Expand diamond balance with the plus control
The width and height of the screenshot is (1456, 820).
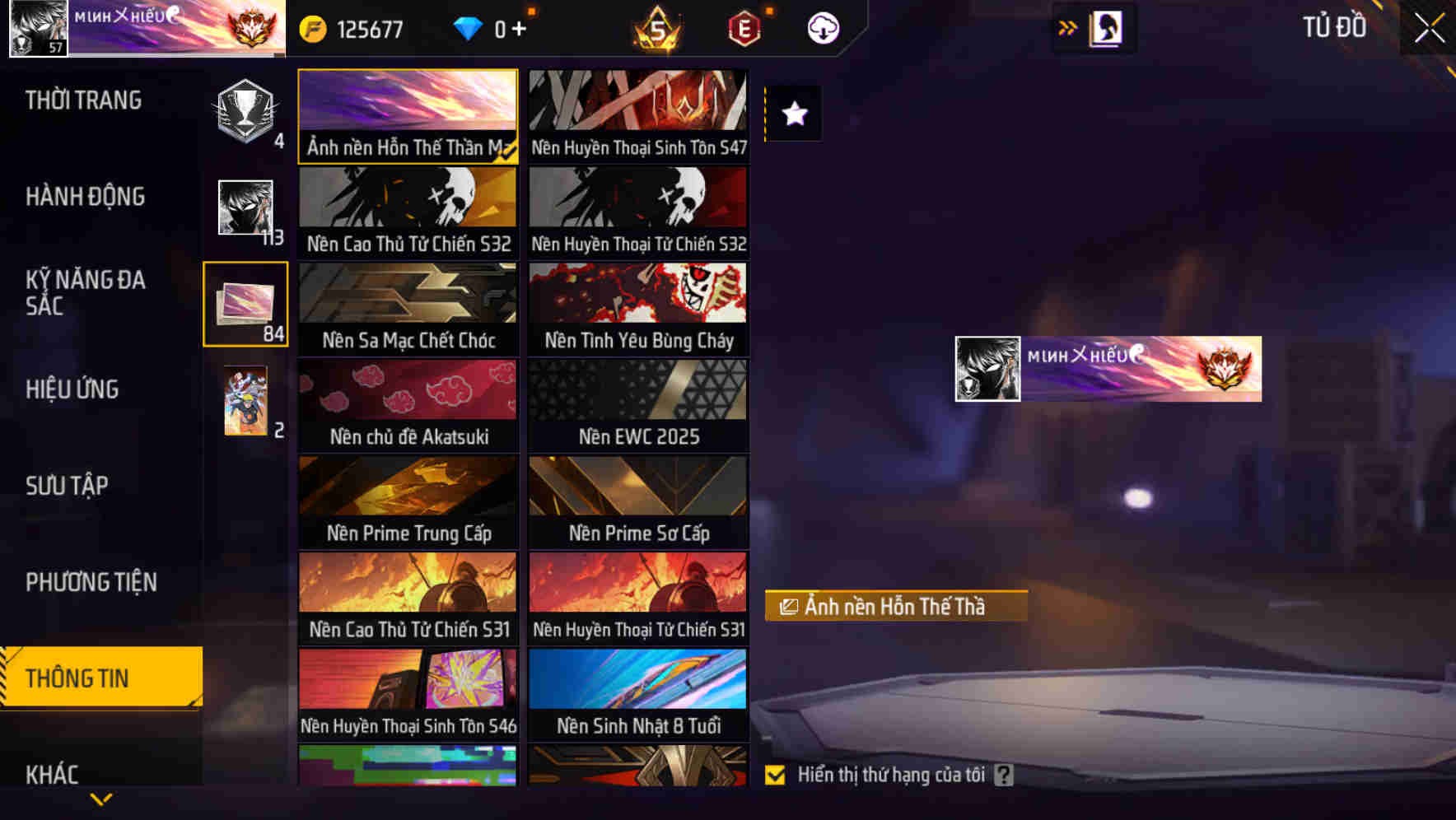pyautogui.click(x=521, y=27)
